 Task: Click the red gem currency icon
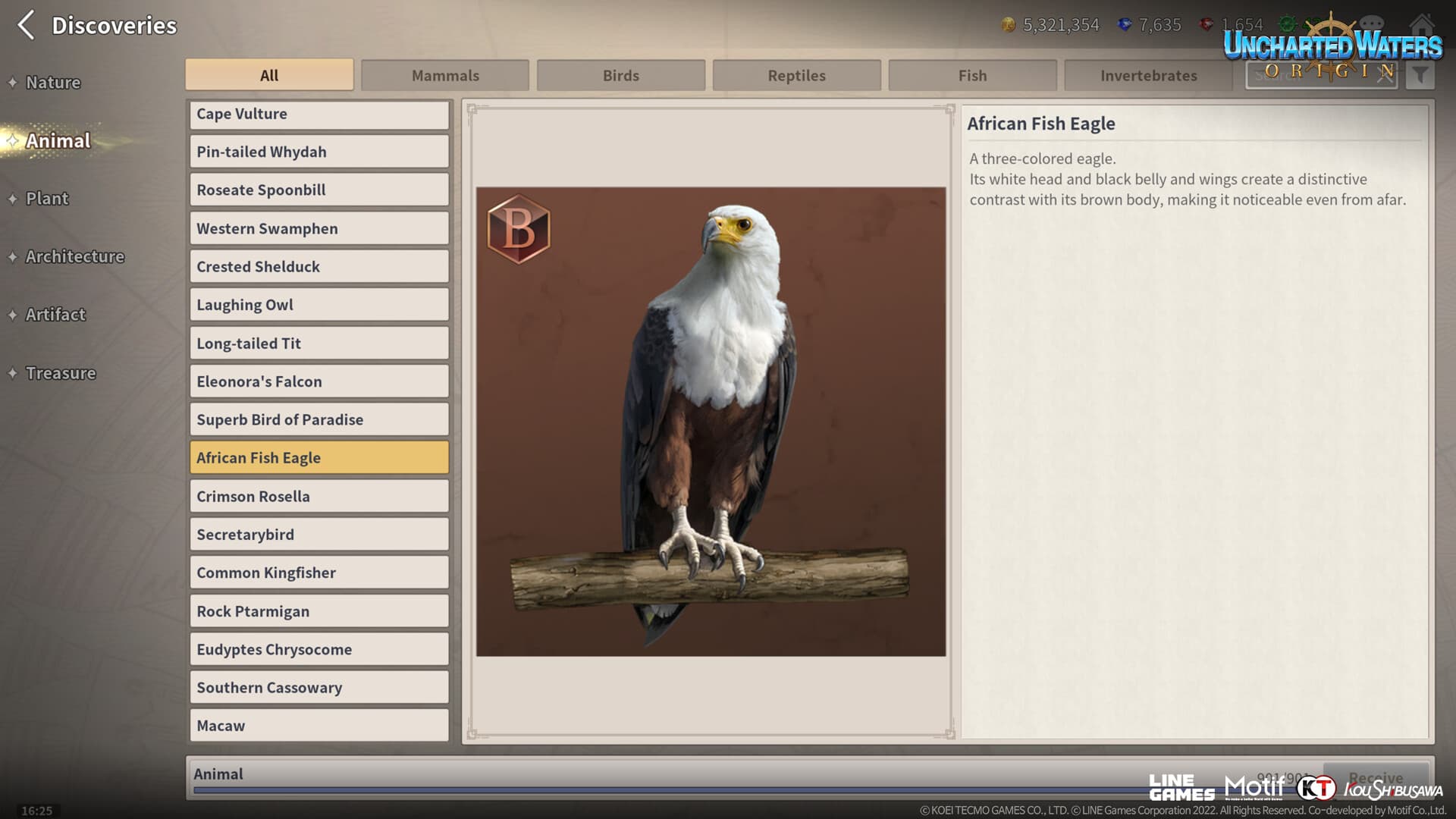(x=1209, y=25)
